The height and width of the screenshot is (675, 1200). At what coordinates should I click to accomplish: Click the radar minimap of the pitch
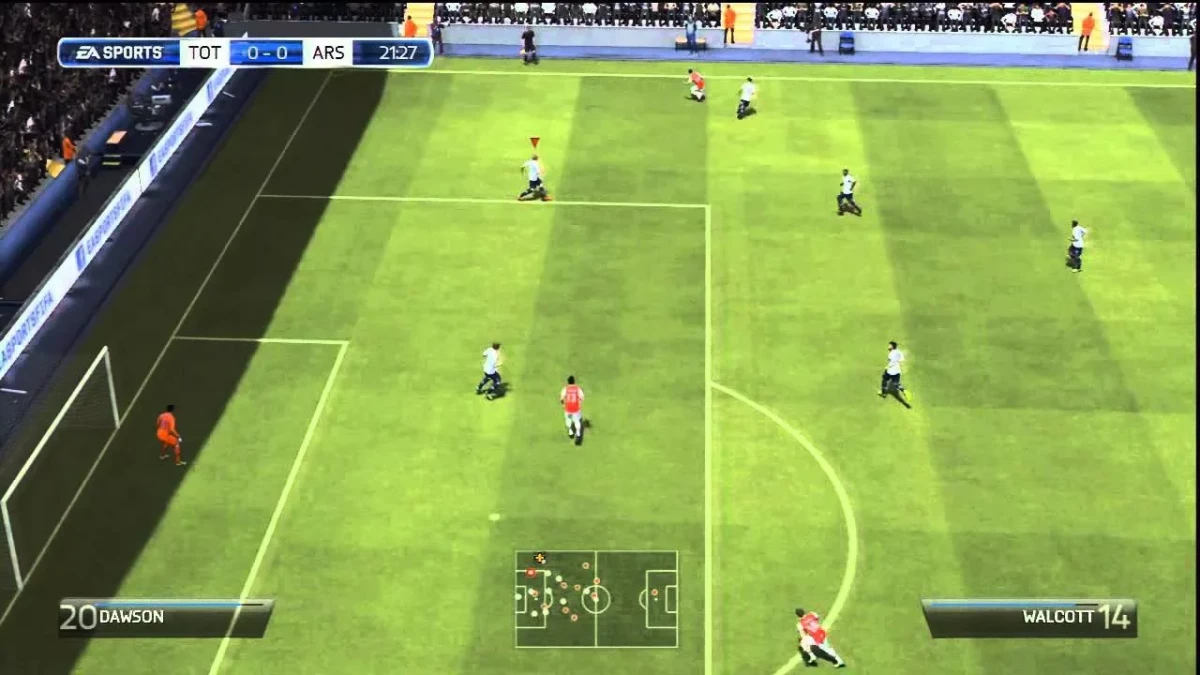(x=596, y=598)
